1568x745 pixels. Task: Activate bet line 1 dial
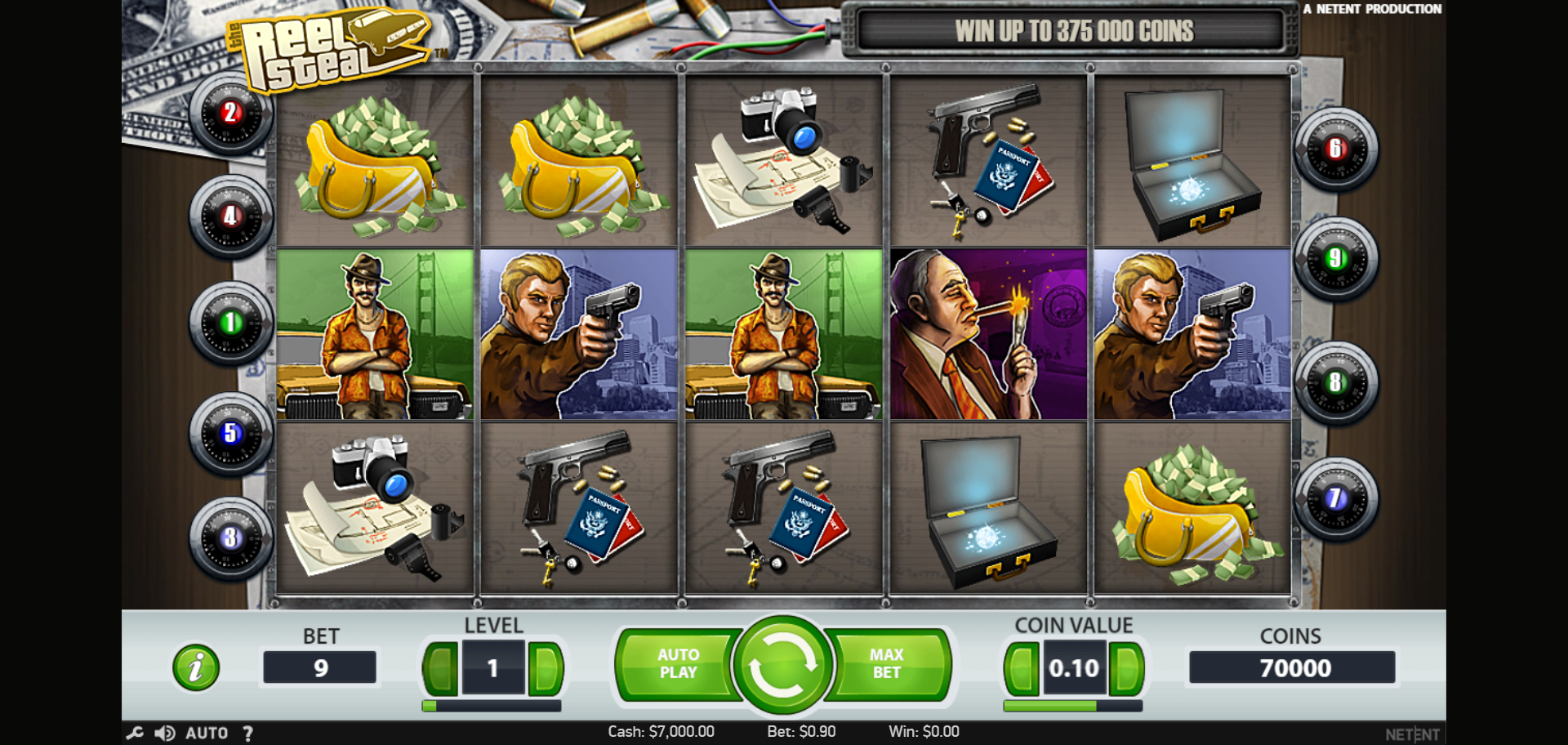coord(231,323)
